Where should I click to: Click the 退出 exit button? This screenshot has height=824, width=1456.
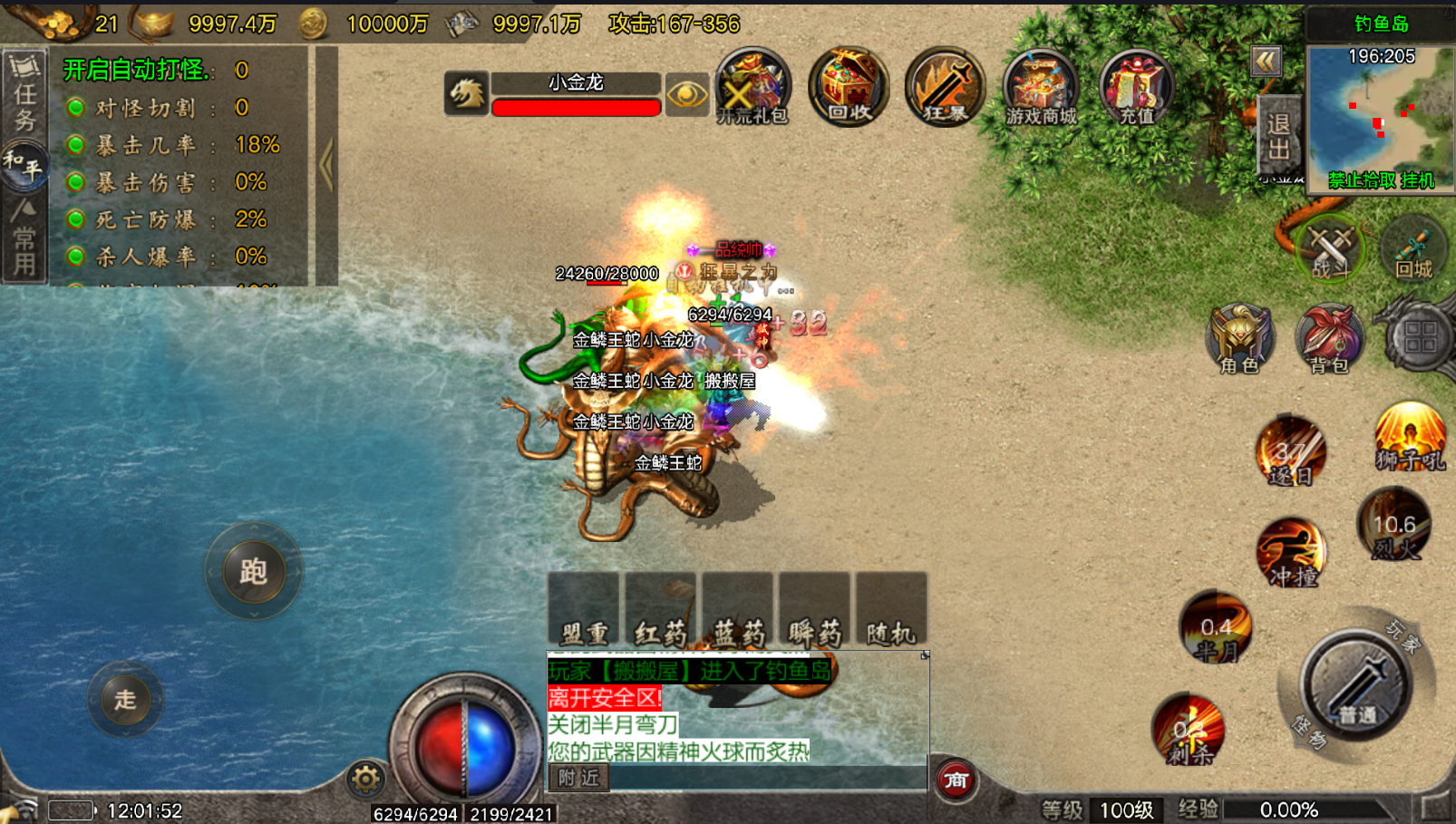tap(1278, 136)
